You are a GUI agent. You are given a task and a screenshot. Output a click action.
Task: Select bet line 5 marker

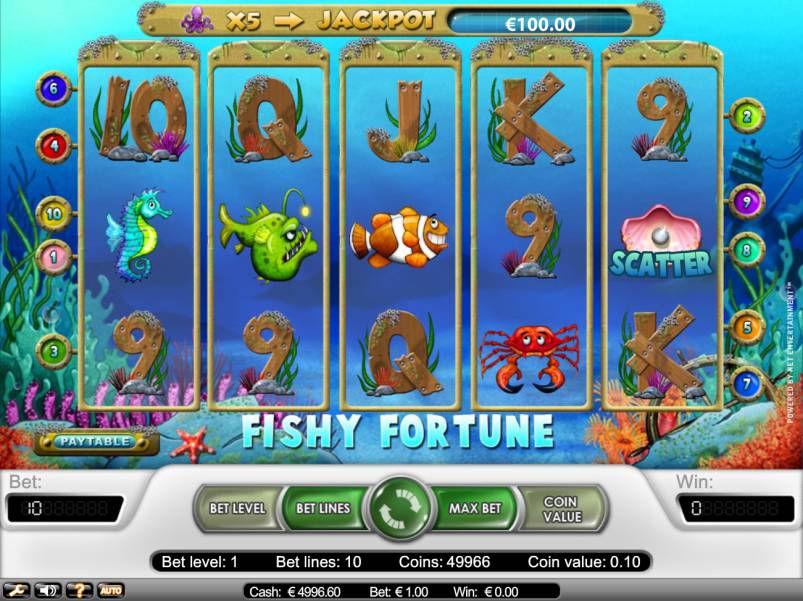point(746,326)
